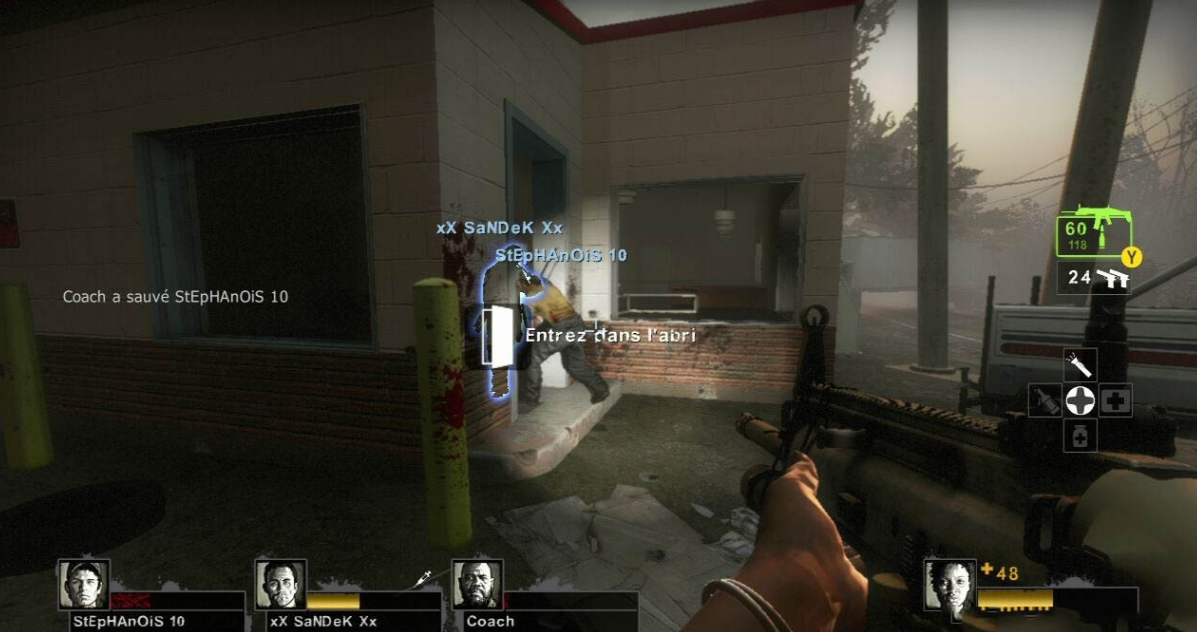
Task: Switch to the dual pistols slot
Action: click(1097, 278)
